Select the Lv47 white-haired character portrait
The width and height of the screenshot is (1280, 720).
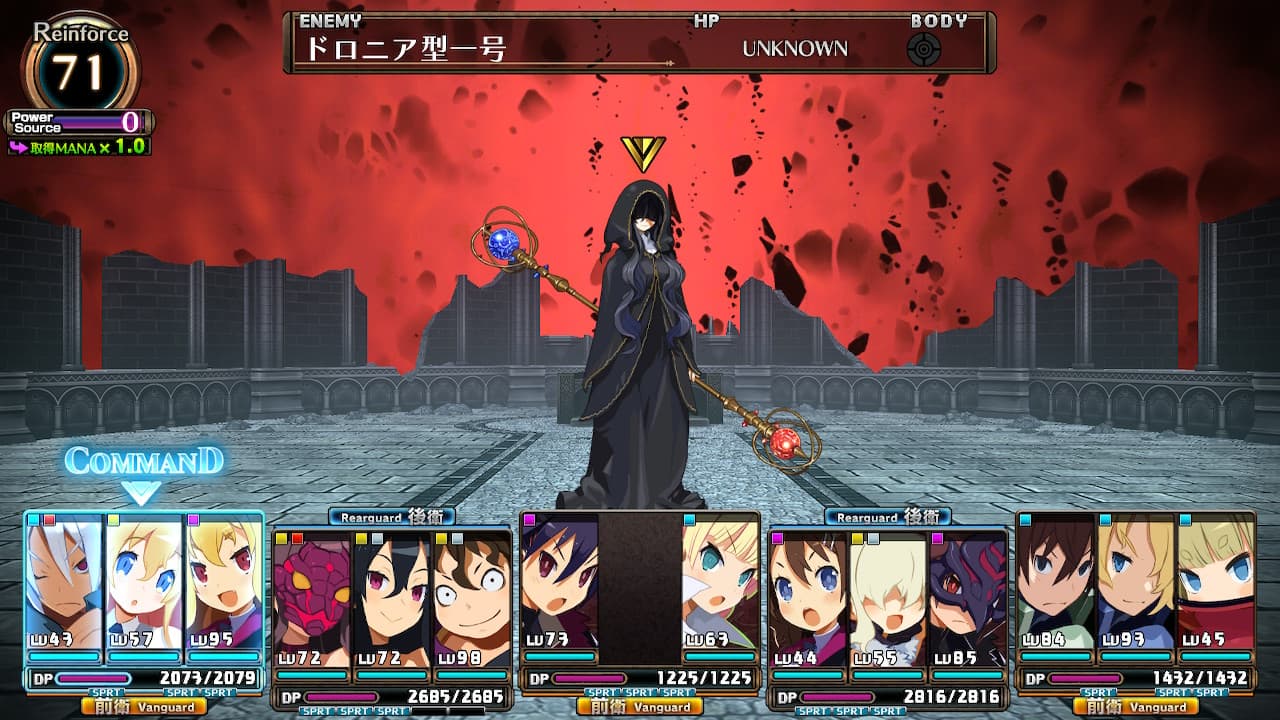point(64,582)
